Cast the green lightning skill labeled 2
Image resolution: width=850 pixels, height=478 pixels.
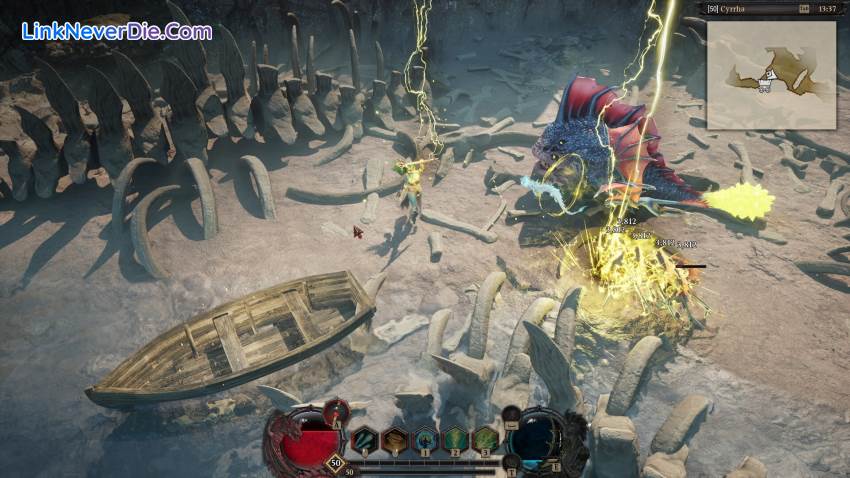pos(455,440)
